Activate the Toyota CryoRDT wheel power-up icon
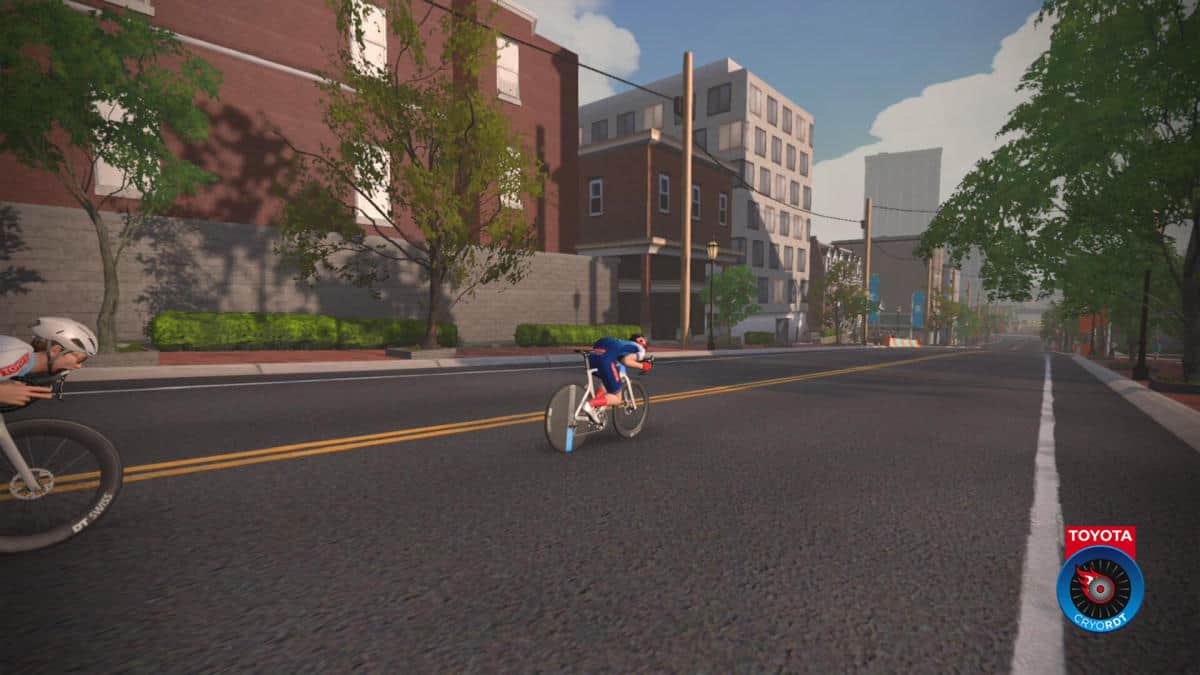1200x675 pixels. (x=1099, y=587)
